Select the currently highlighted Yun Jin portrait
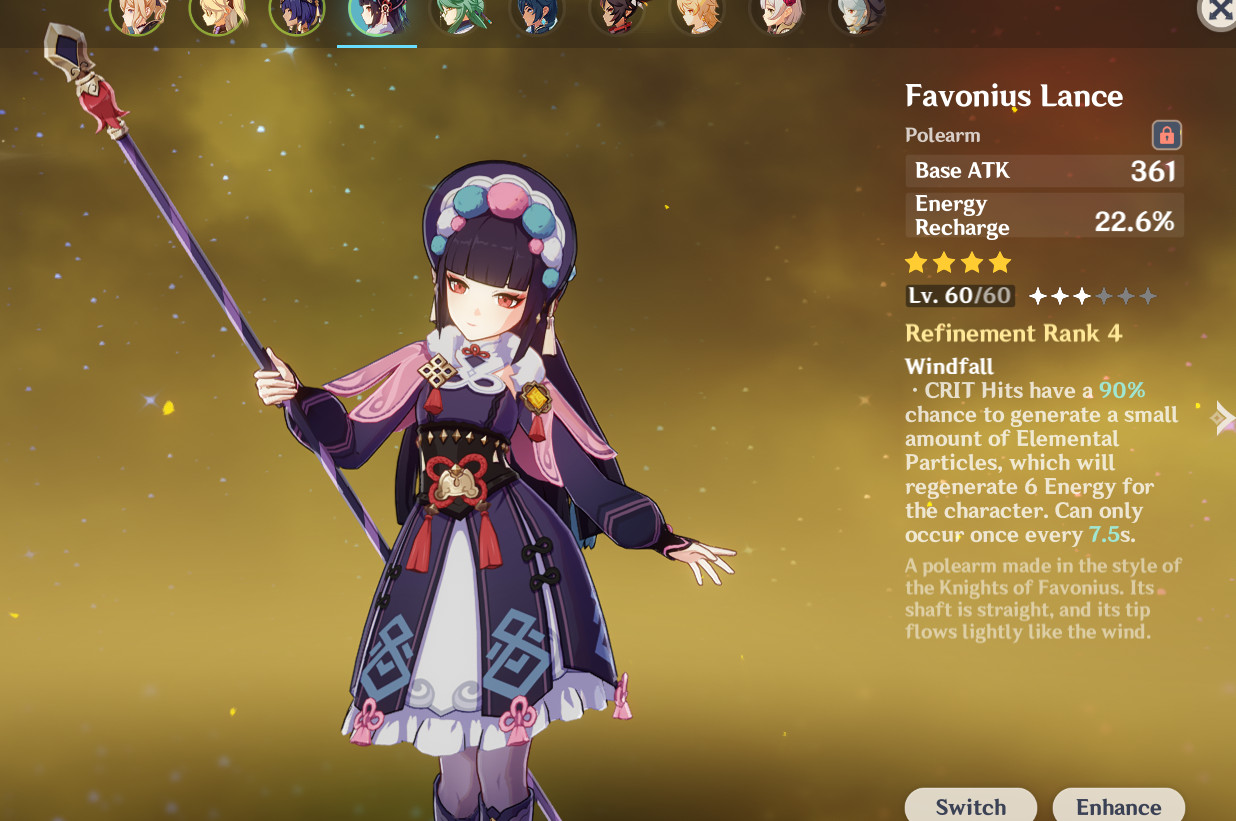1236x821 pixels. [377, 14]
